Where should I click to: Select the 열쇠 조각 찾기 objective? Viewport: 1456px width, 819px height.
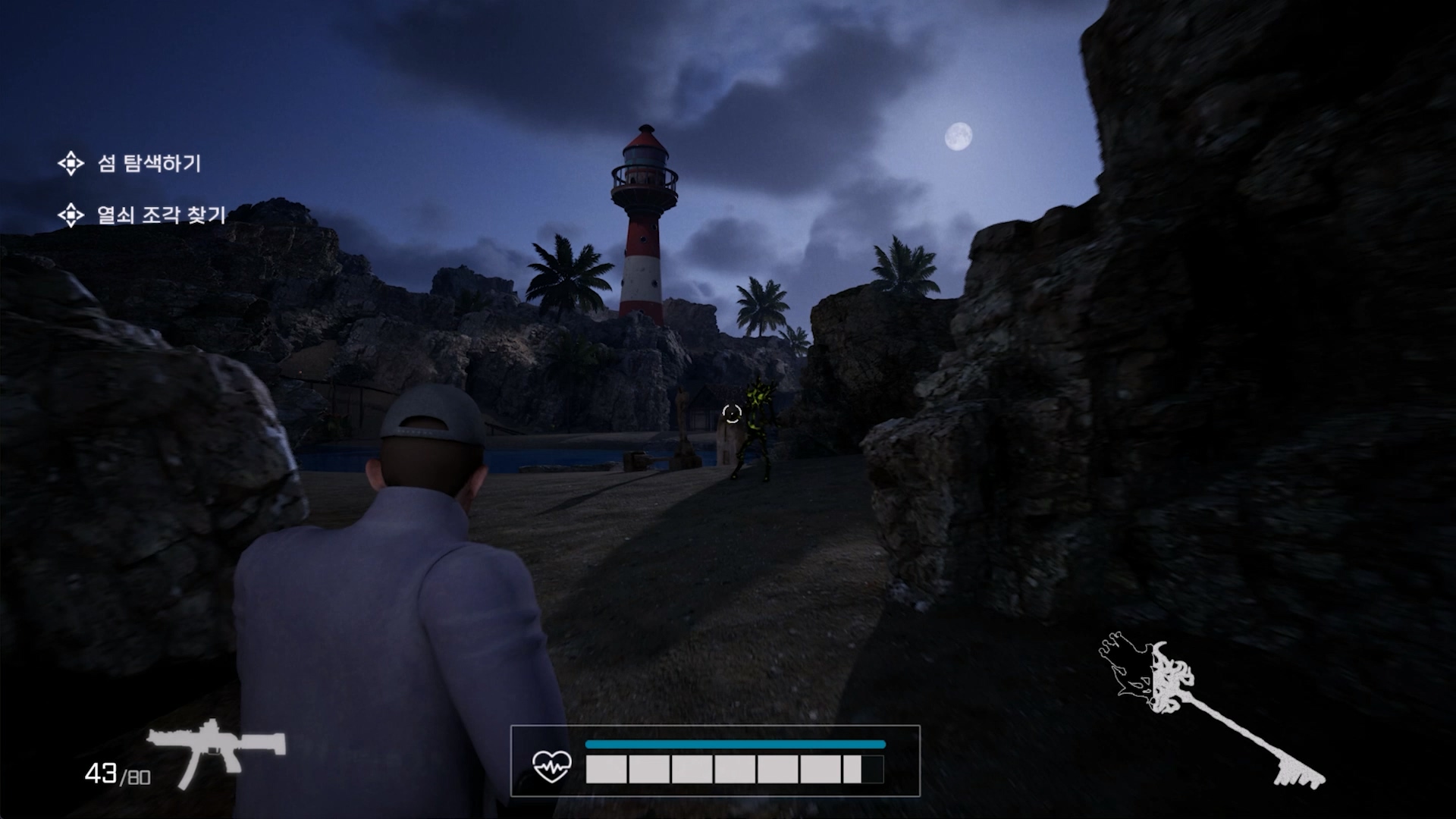[x=161, y=215]
